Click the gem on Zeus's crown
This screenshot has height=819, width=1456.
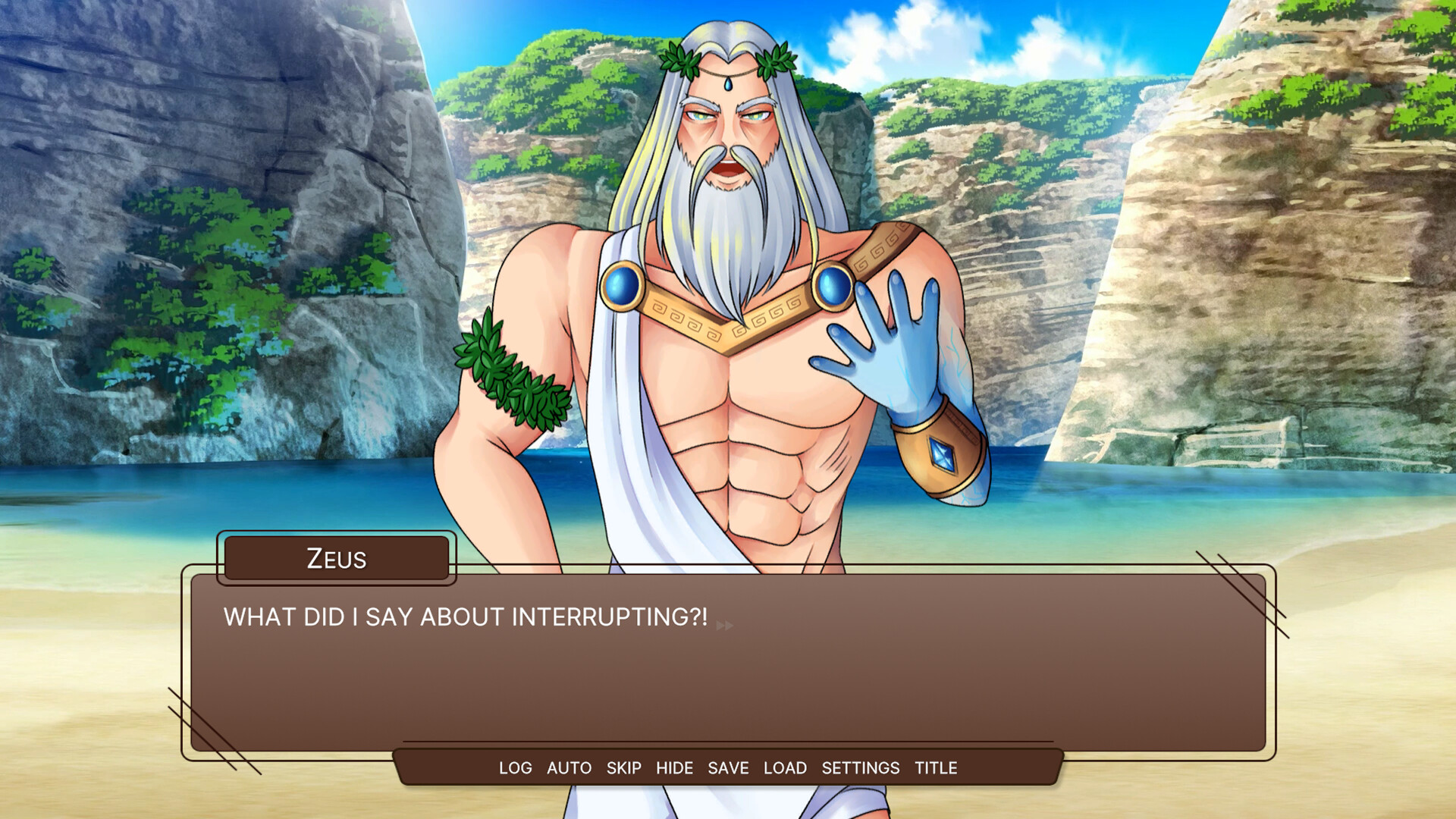tap(730, 83)
